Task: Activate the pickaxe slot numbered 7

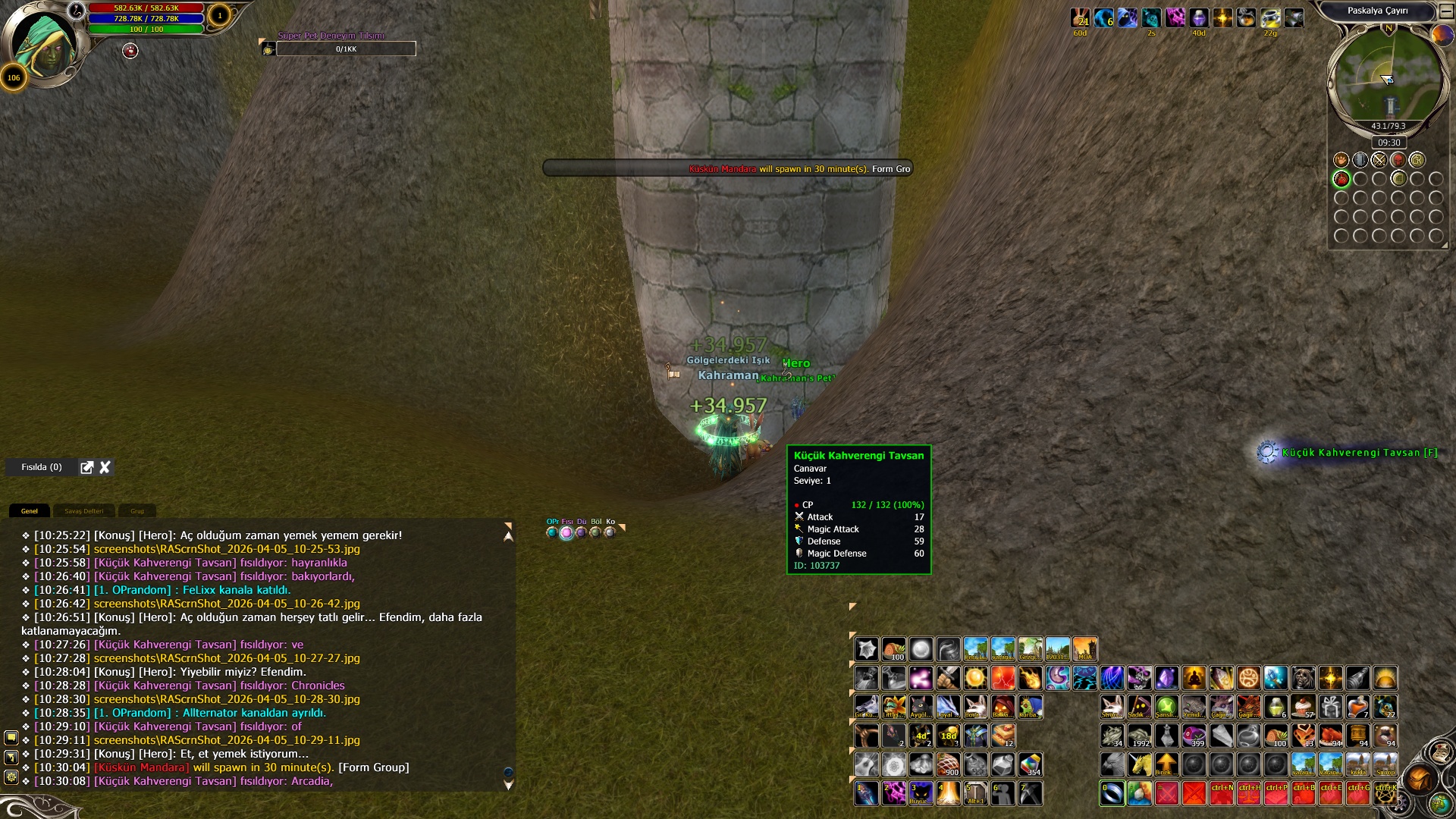Action: click(x=1030, y=793)
